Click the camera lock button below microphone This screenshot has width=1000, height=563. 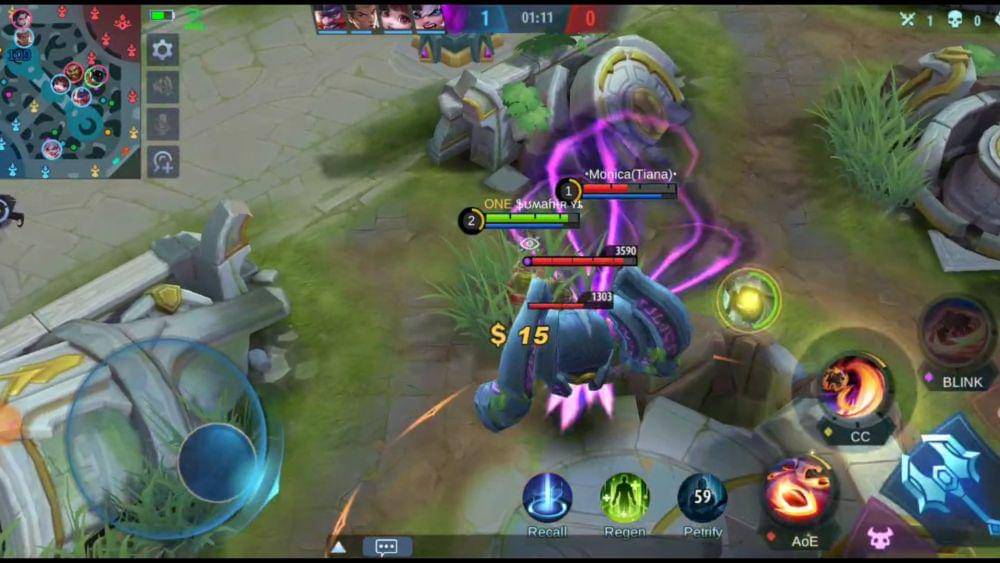click(x=163, y=161)
